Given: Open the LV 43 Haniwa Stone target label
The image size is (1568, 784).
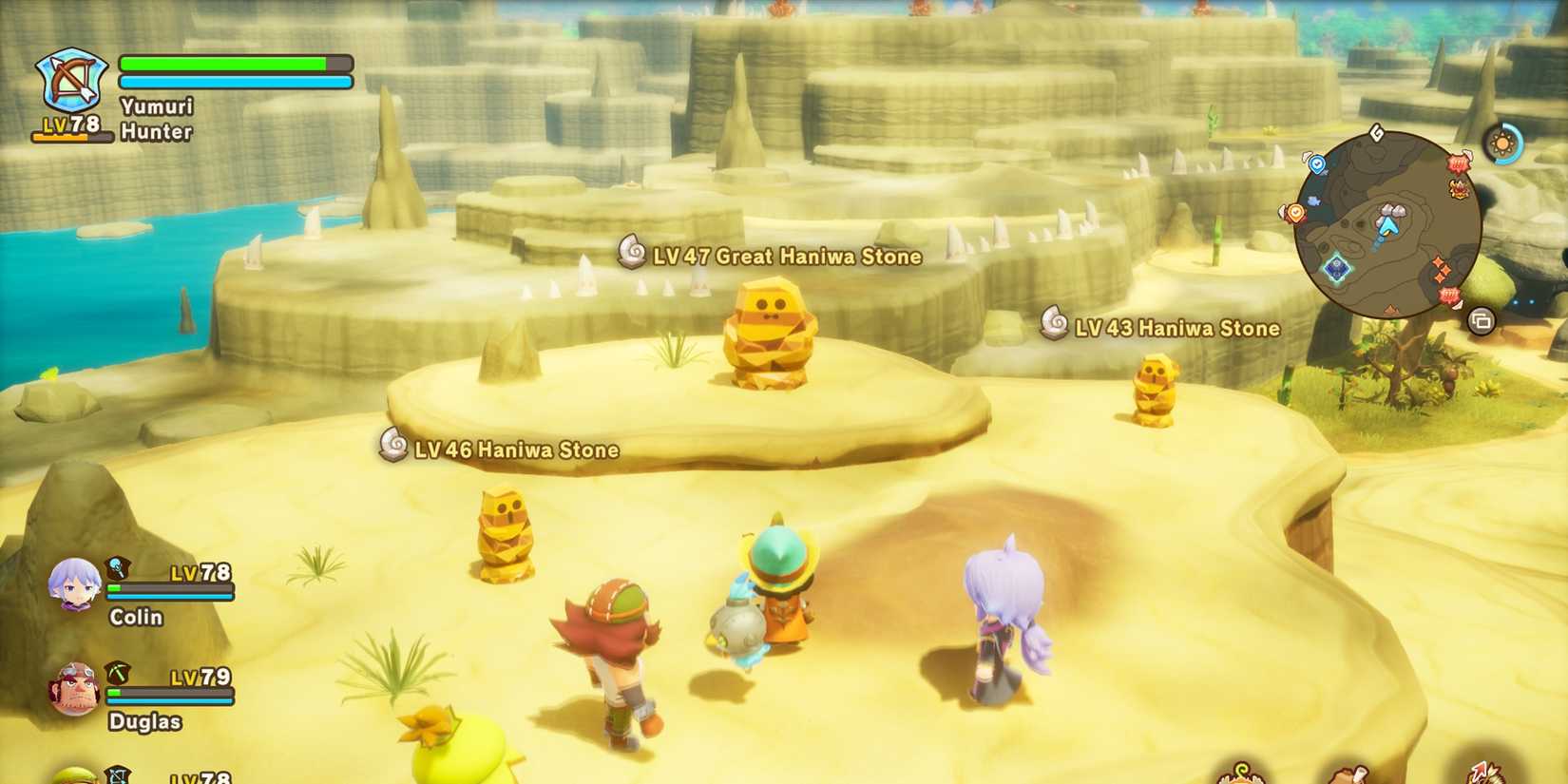Looking at the screenshot, I should [1177, 328].
